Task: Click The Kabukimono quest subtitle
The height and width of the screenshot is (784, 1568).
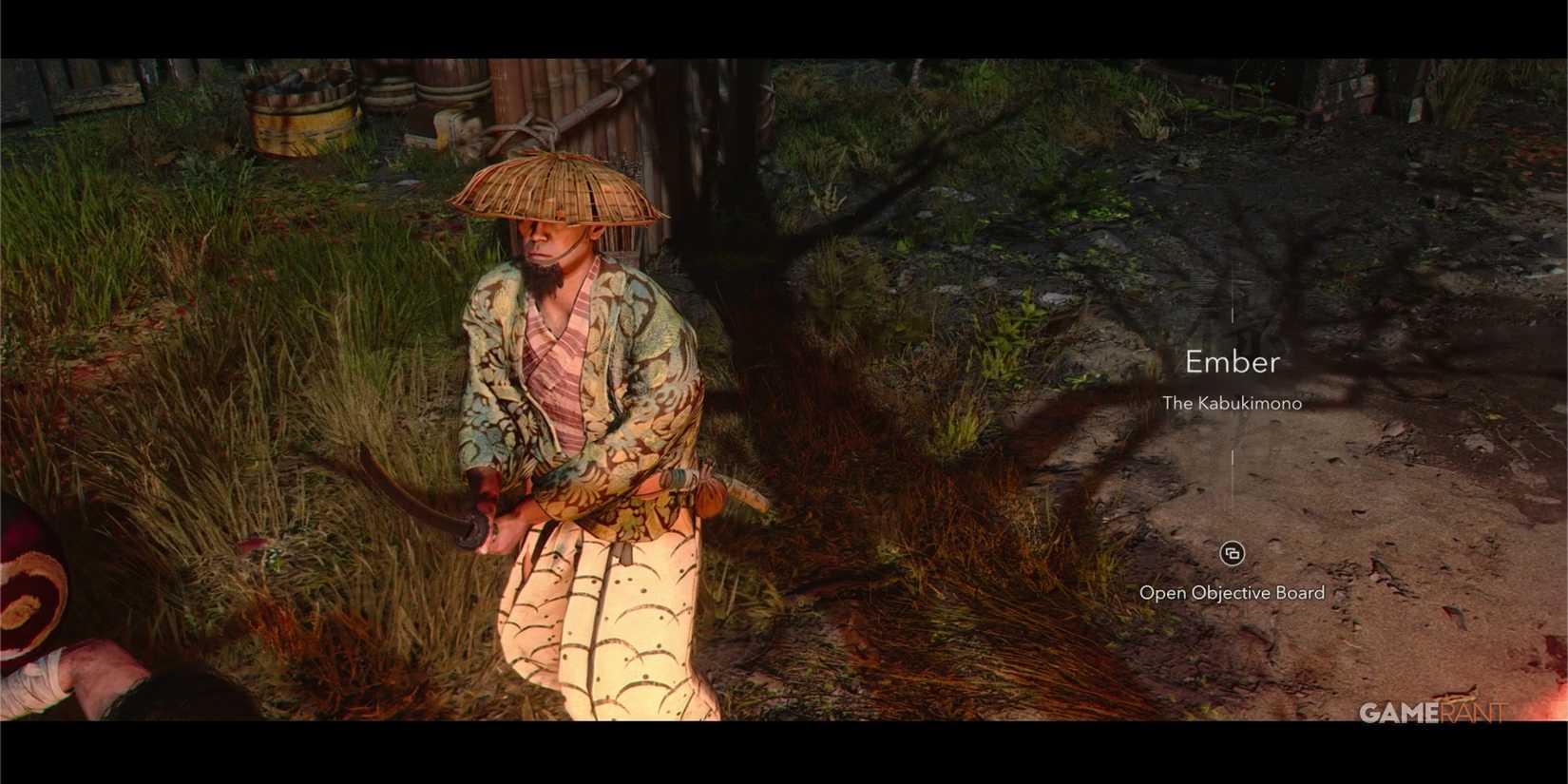Action: click(1233, 402)
